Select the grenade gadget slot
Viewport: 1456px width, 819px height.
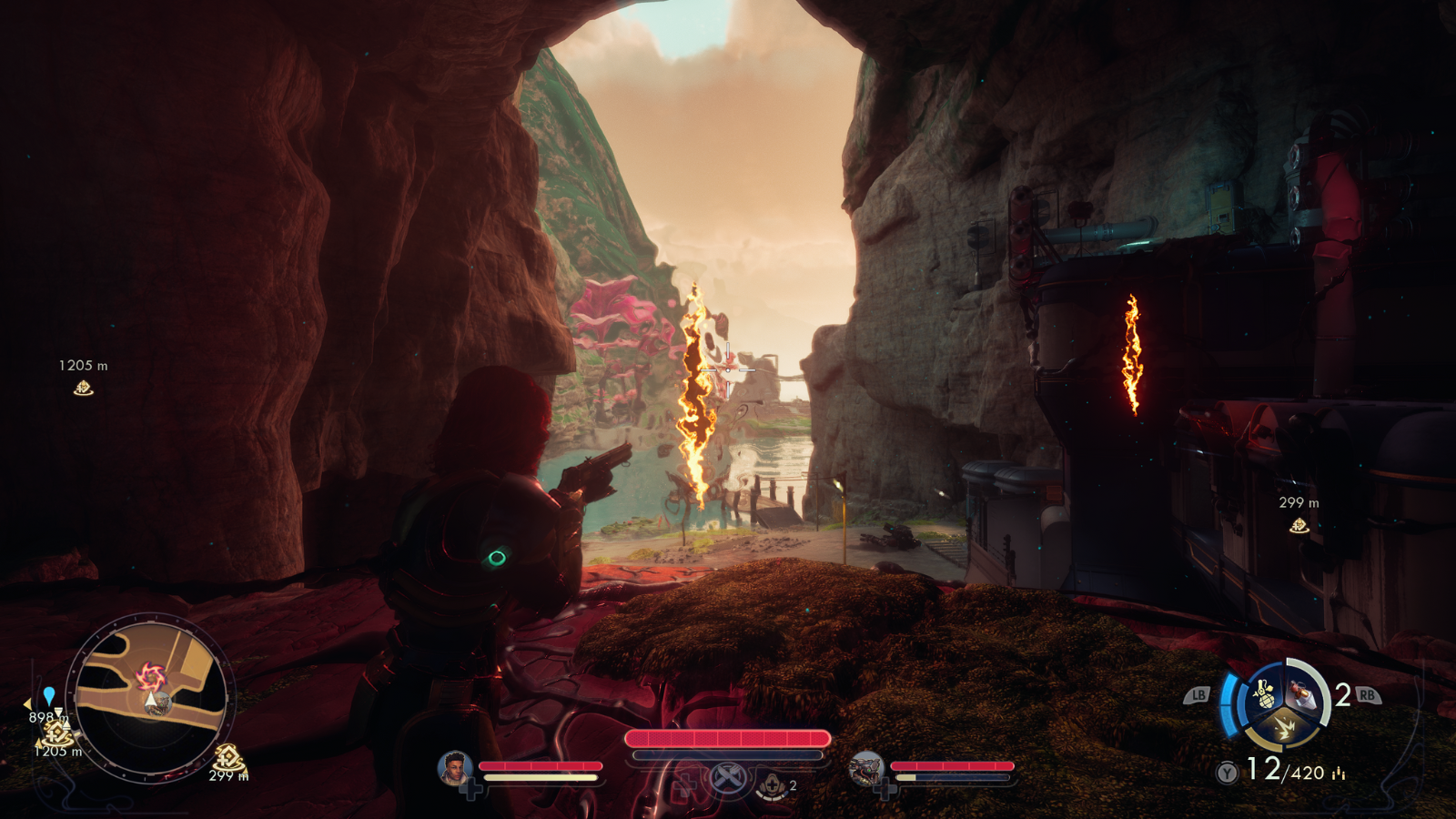[1264, 694]
